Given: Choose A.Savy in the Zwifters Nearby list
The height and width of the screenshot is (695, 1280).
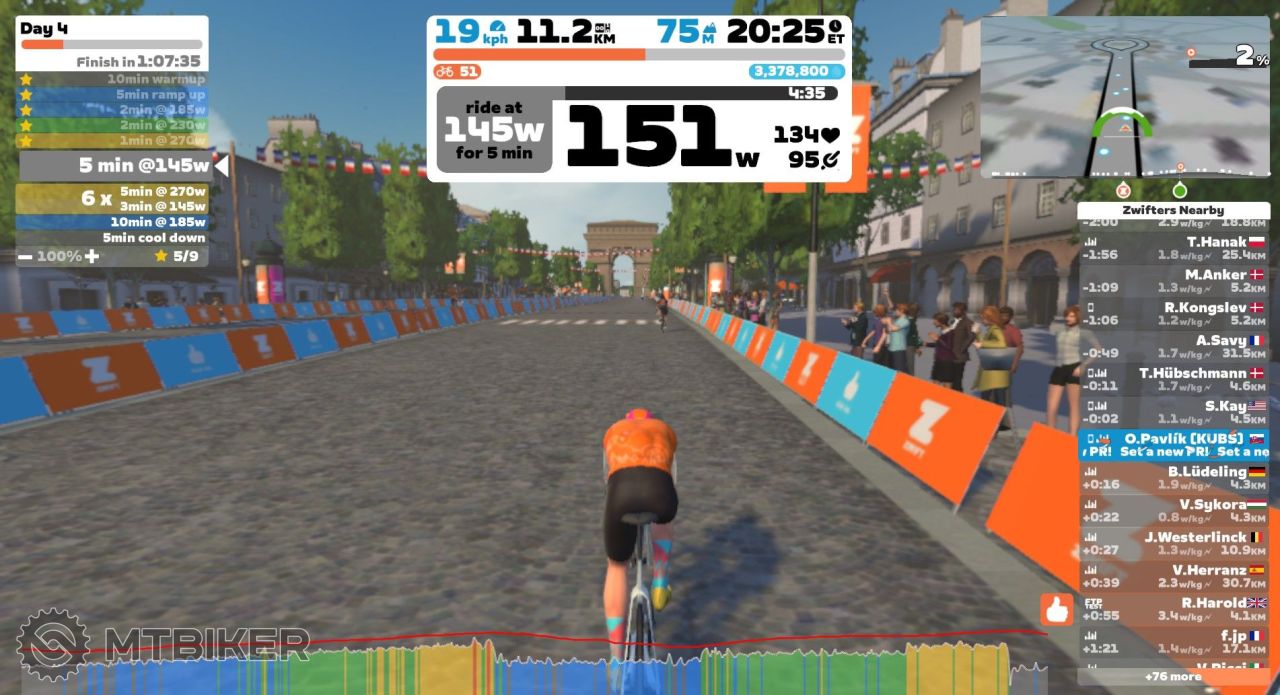Looking at the screenshot, I should point(1173,347).
